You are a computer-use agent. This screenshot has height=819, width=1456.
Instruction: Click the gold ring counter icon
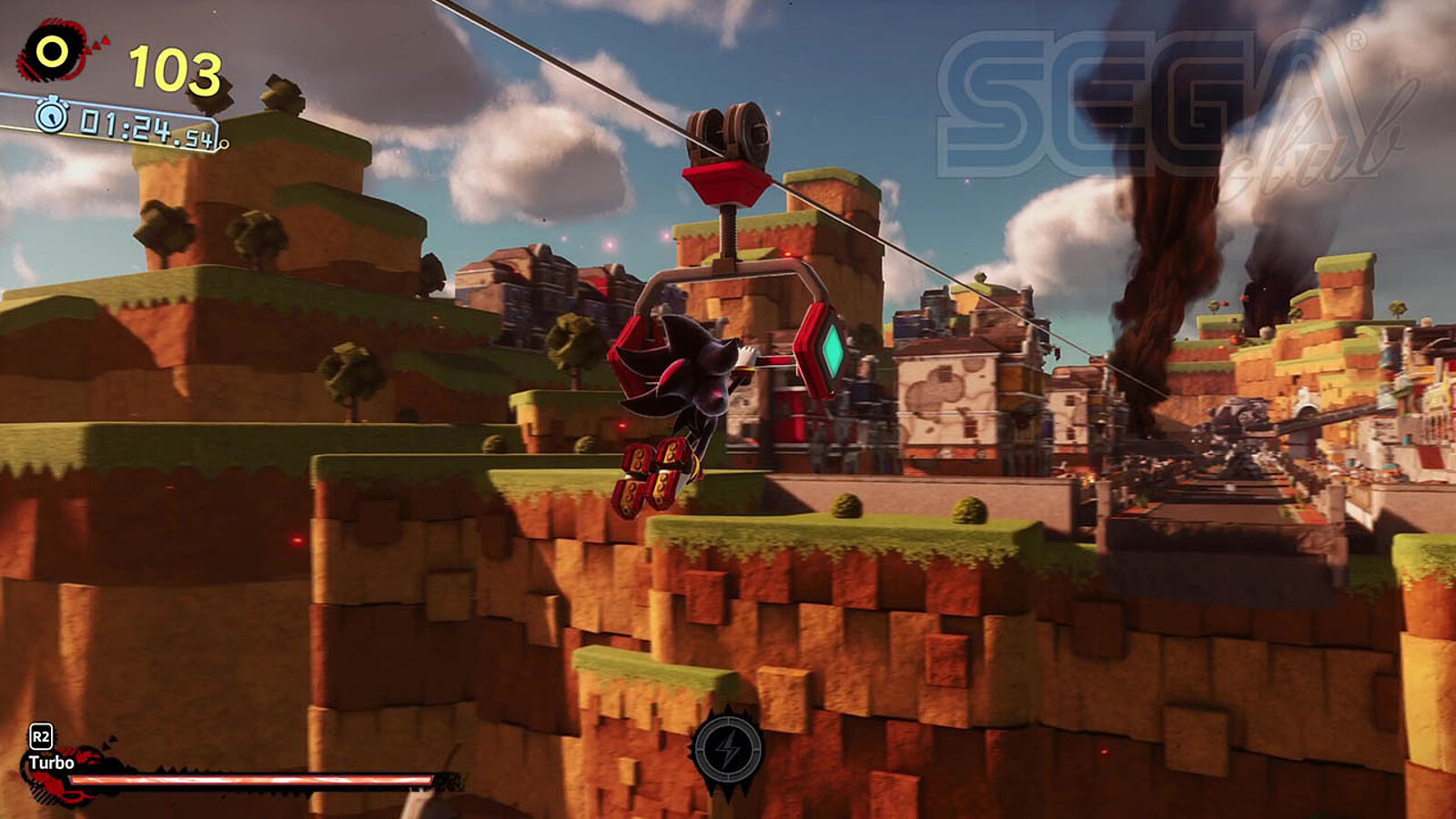tap(53, 52)
